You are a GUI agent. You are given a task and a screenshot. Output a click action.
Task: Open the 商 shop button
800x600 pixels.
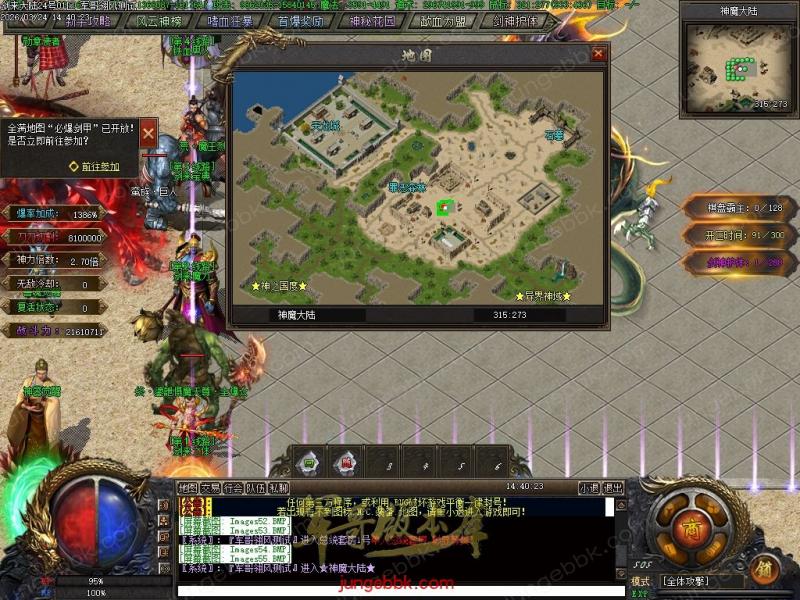pyautogui.click(x=692, y=528)
